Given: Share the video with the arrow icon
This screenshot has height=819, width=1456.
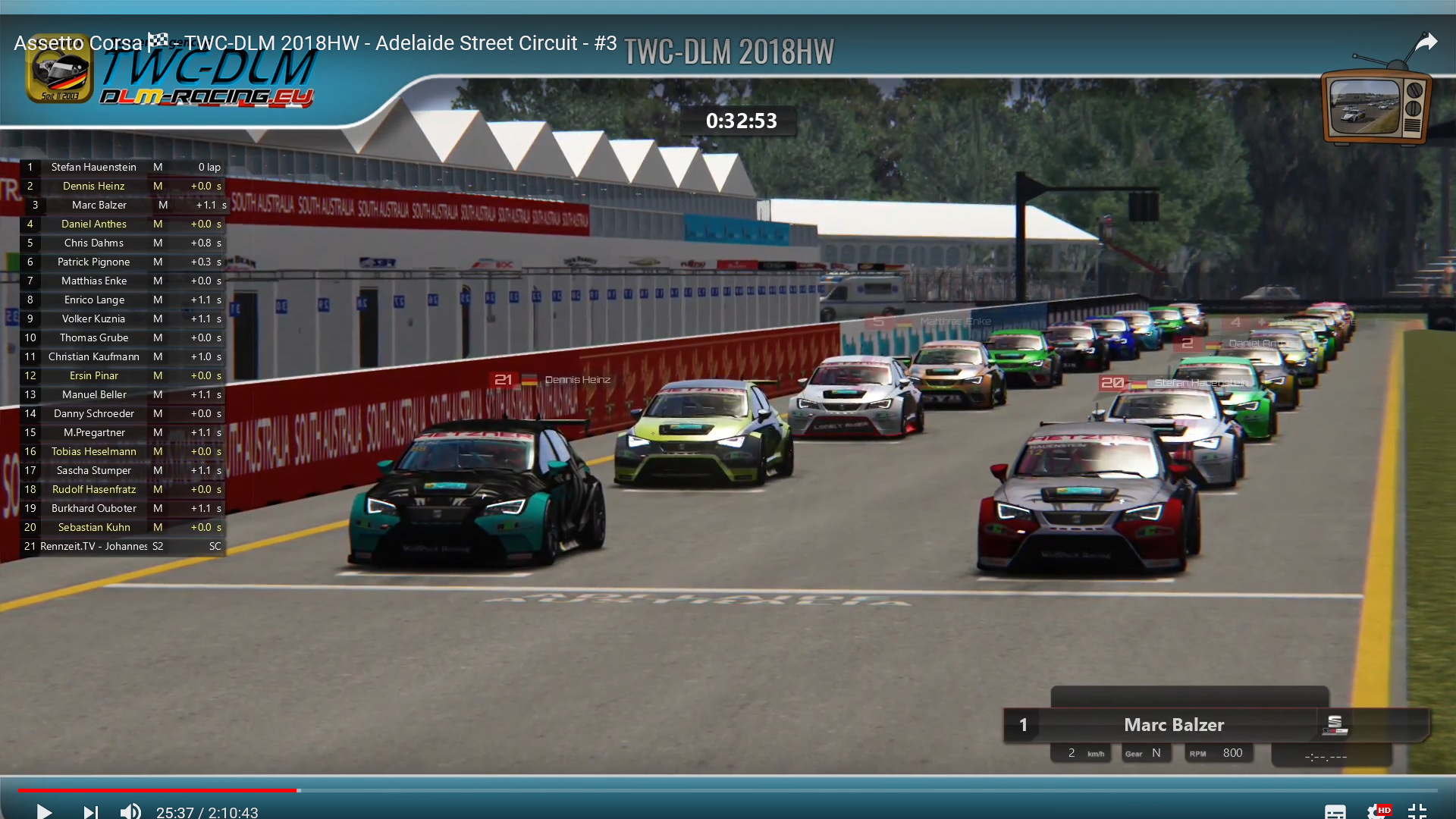Looking at the screenshot, I should (1426, 42).
